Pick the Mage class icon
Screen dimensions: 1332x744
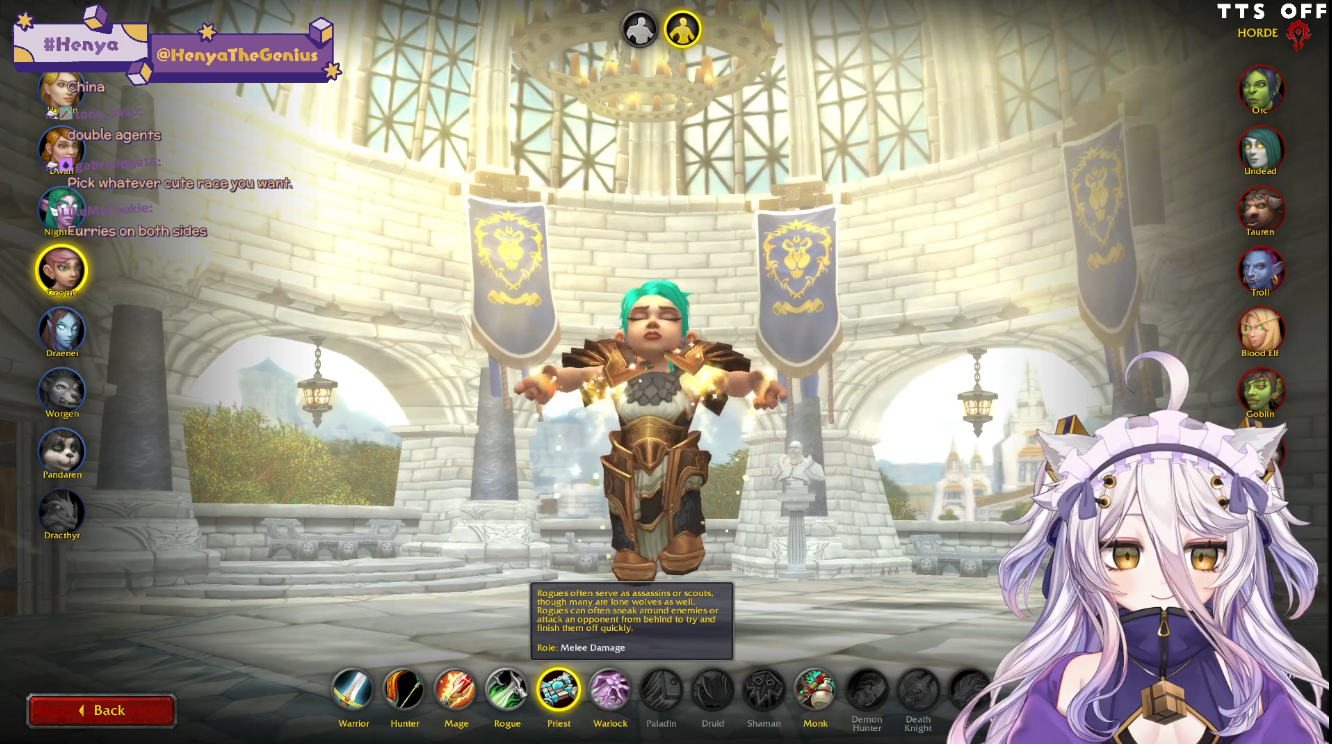coord(455,690)
